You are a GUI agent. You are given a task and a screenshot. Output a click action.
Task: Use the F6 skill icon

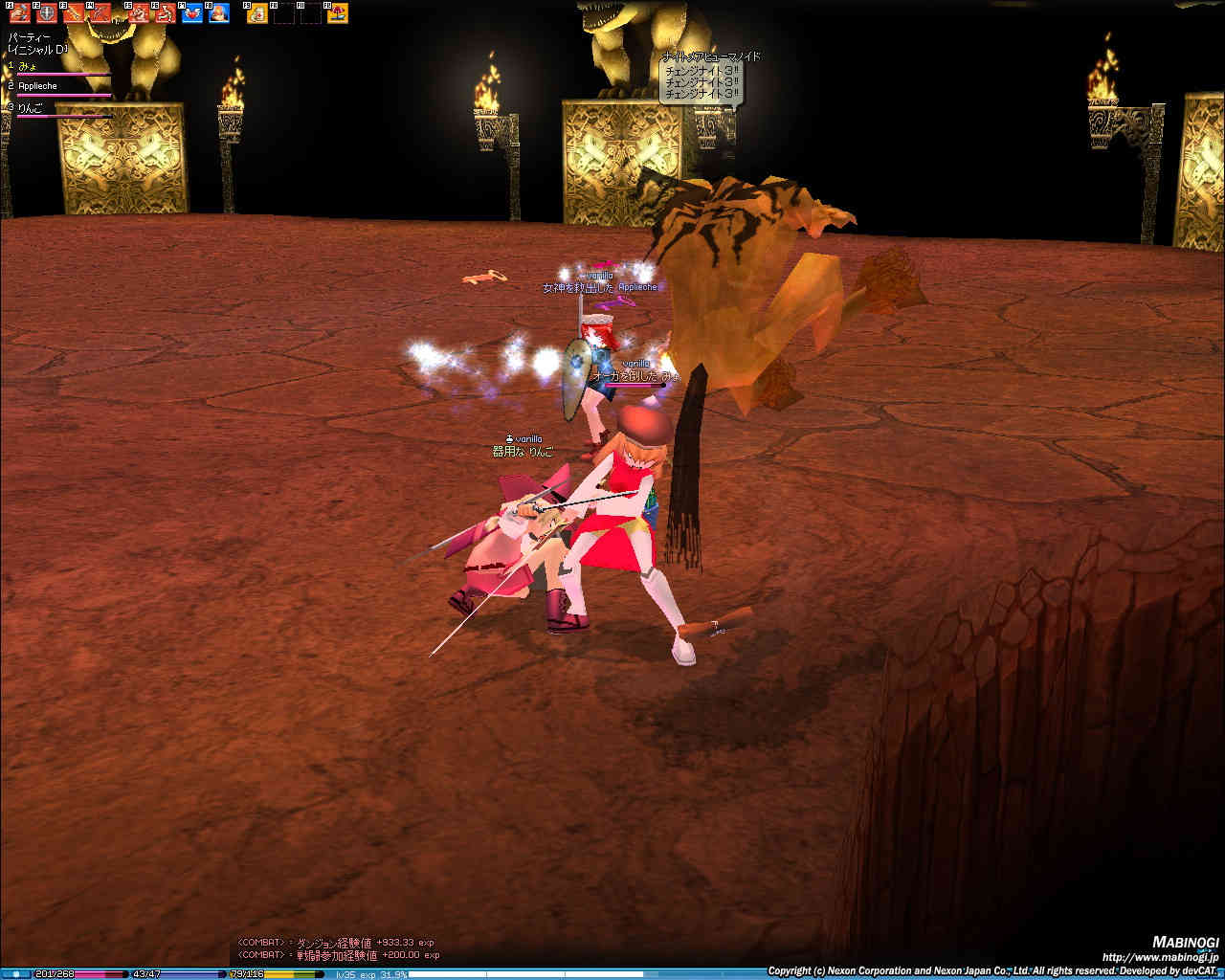(x=166, y=13)
